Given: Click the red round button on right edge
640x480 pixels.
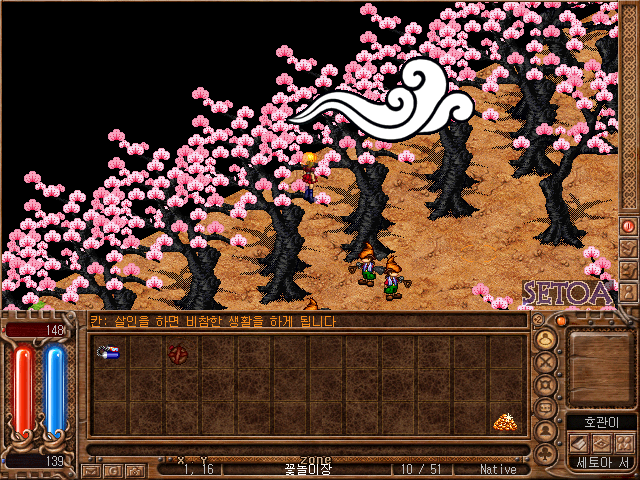Looking at the screenshot, I should (x=629, y=226).
